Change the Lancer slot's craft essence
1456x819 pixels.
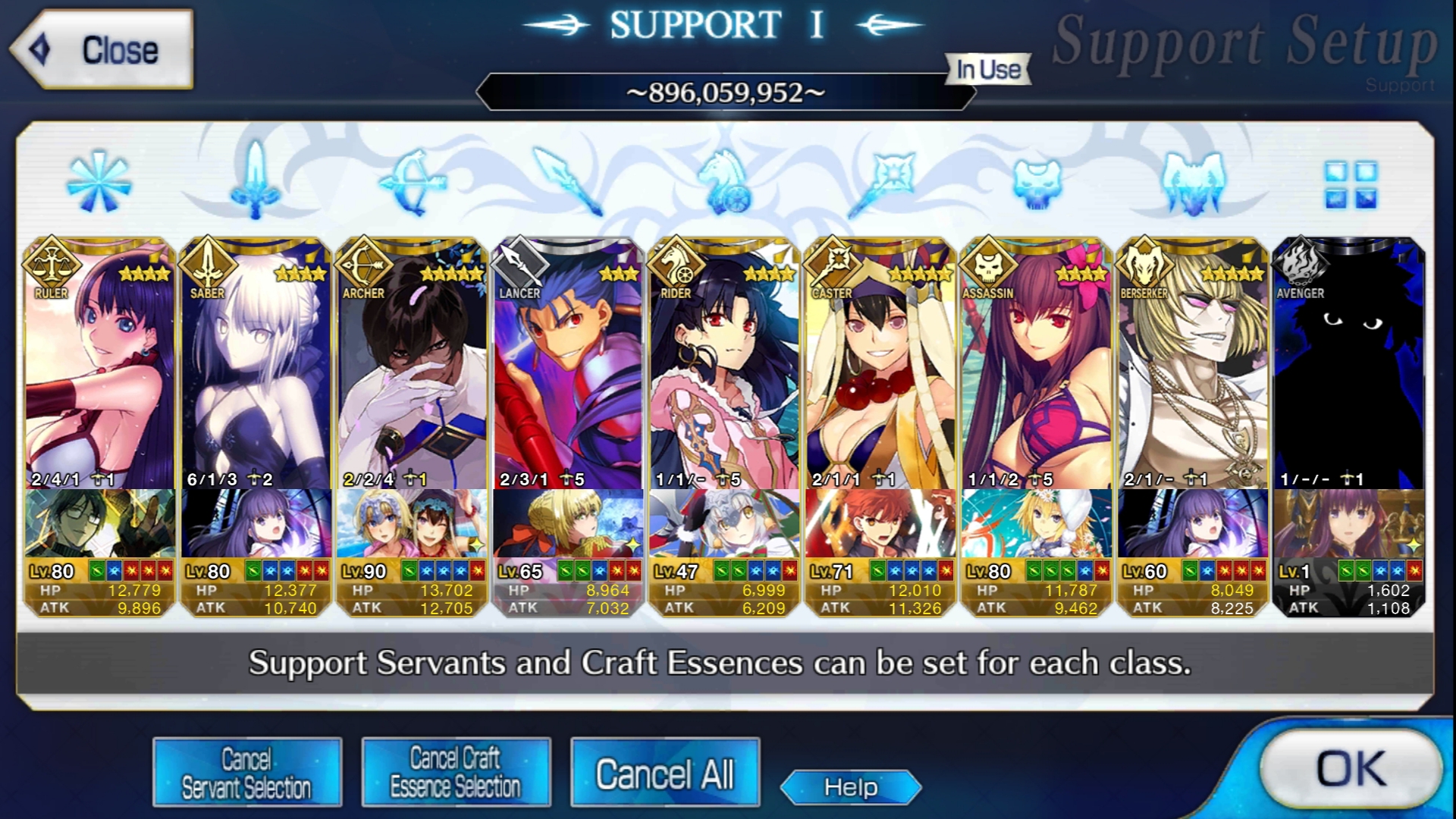tap(569, 523)
